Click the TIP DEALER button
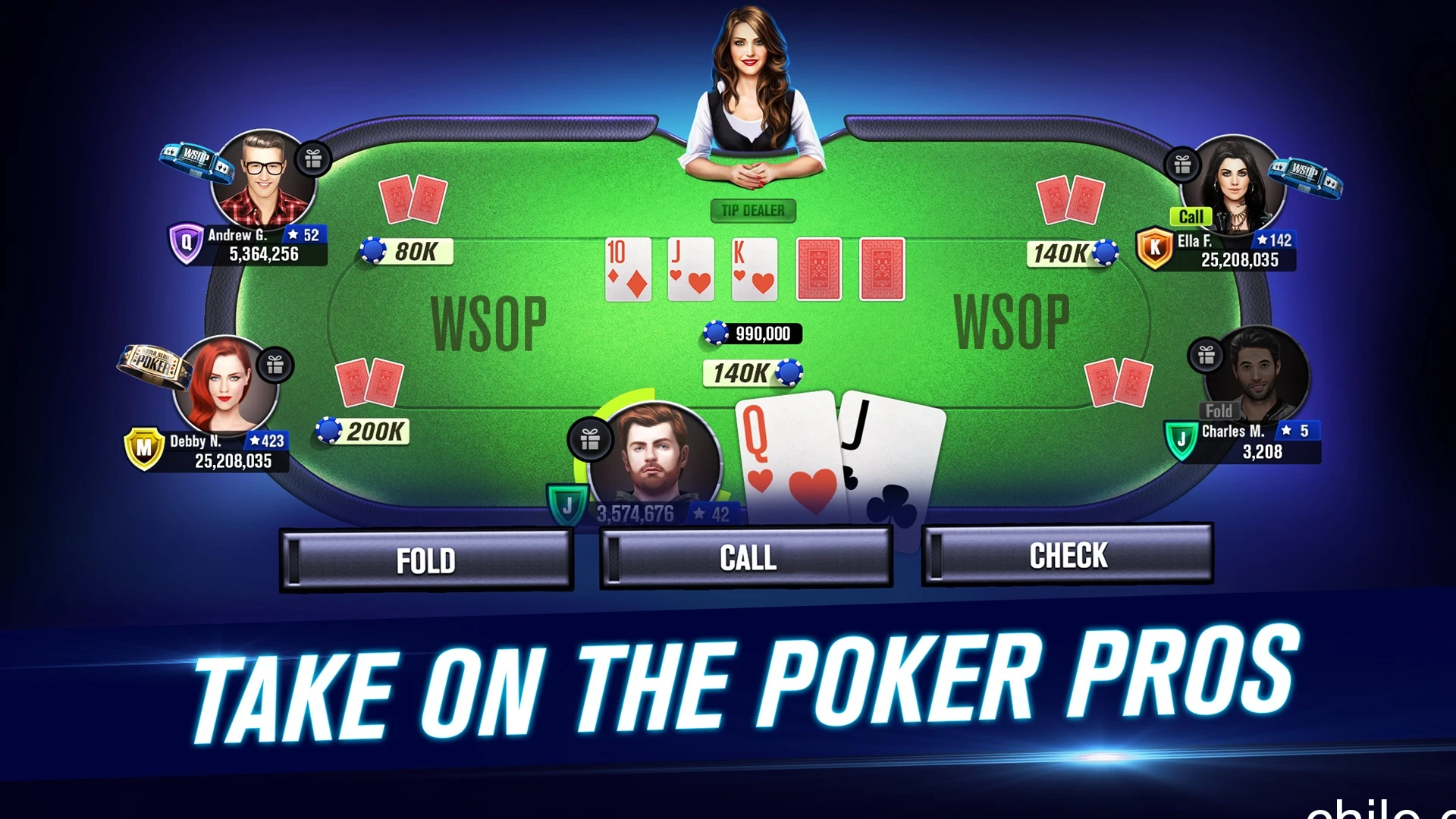 pyautogui.click(x=752, y=212)
